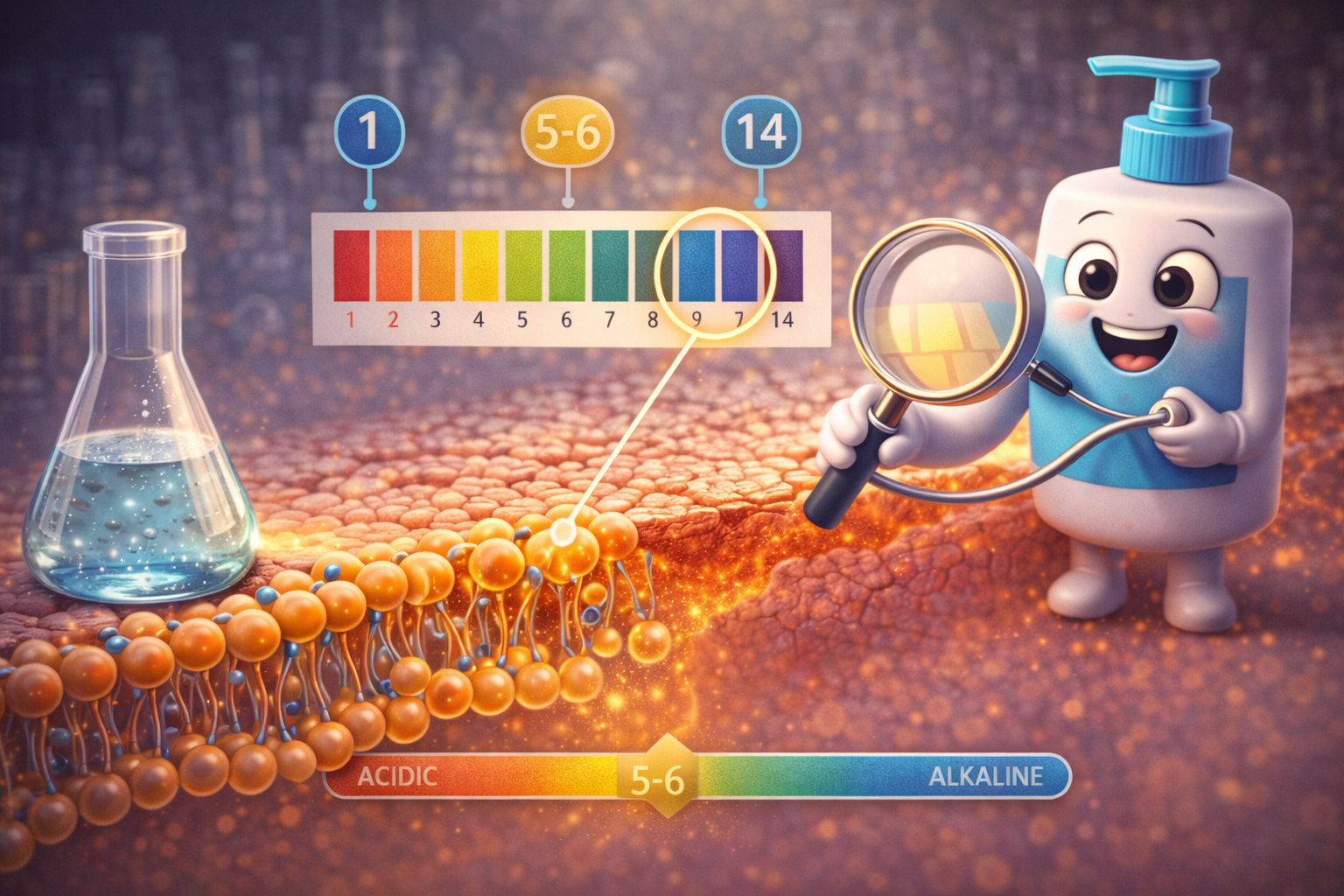1344x896 pixels.
Task: Select the blue swatch labeled 9
Action: tap(697, 265)
